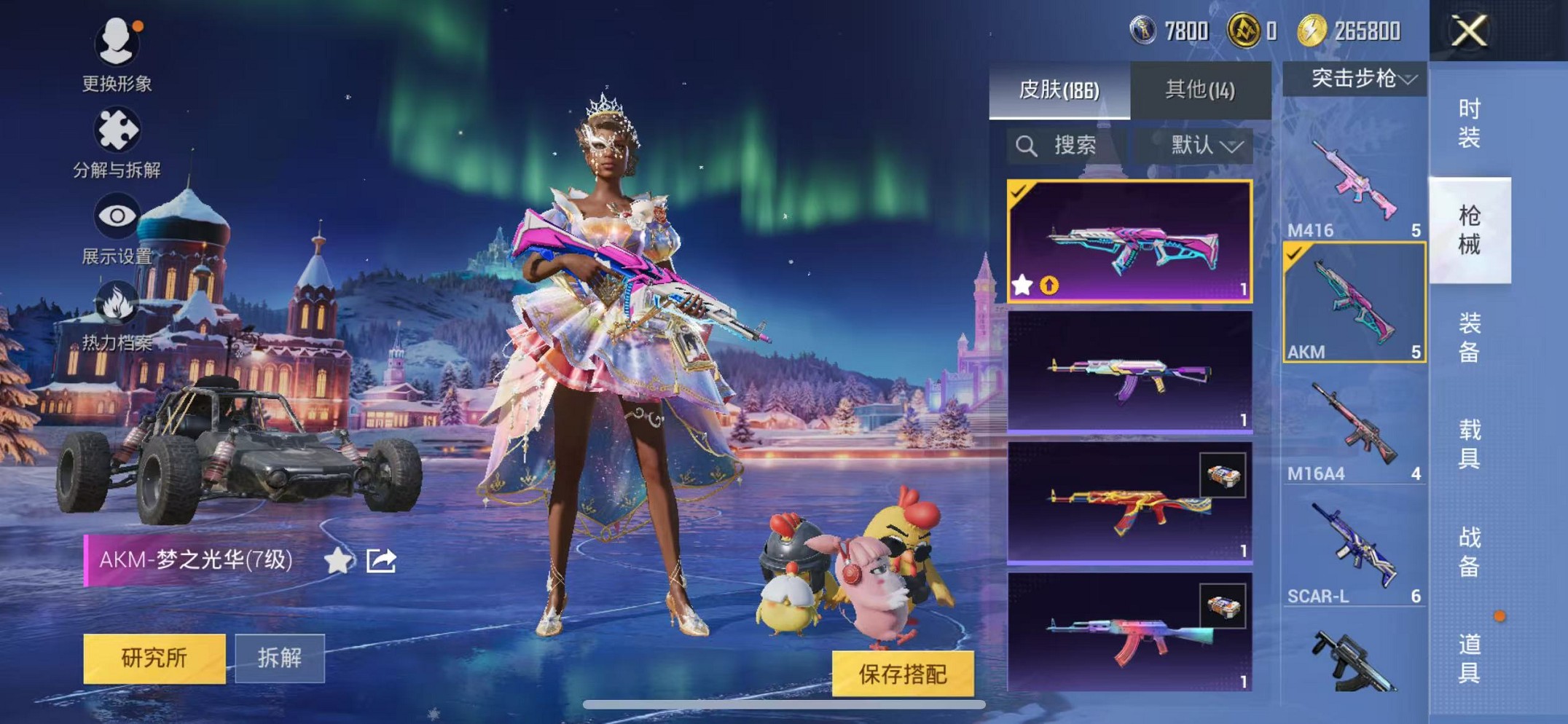
Task: Open 热力档案 flame icon
Action: coord(117,313)
